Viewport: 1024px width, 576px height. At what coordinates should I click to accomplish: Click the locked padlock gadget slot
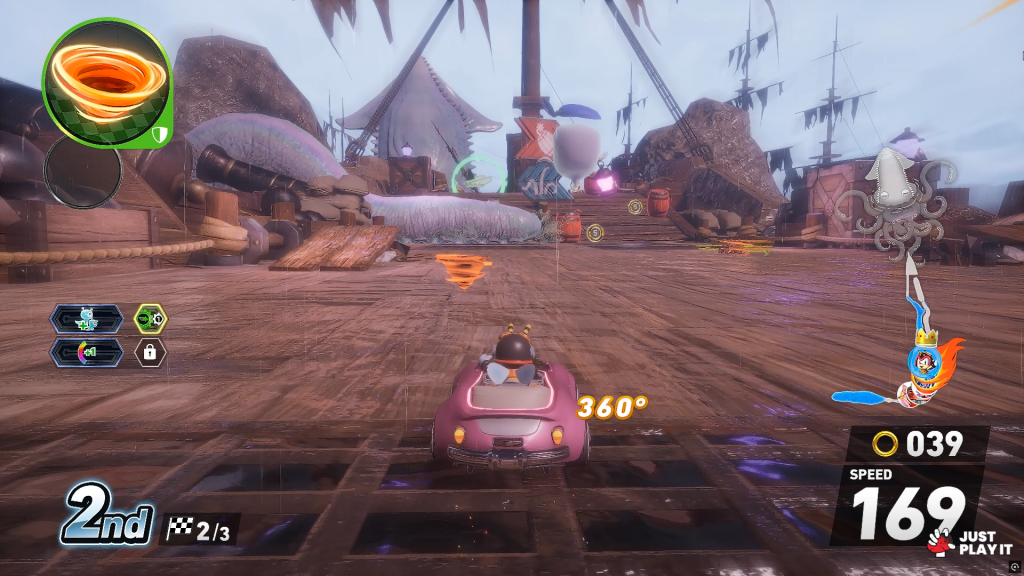click(x=151, y=352)
